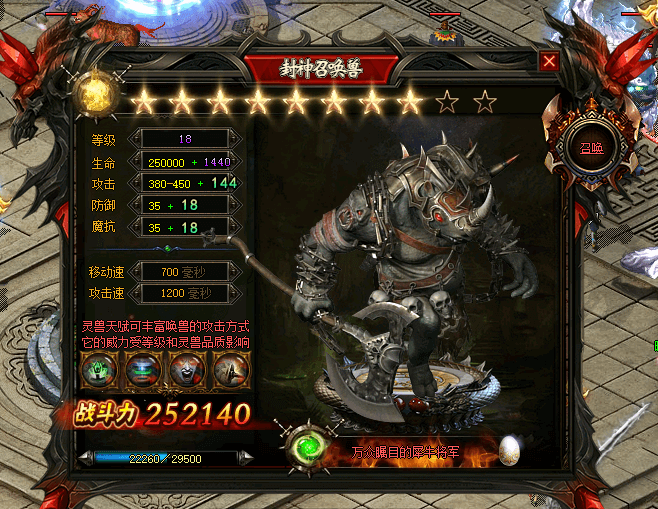Click the golden lion medallion
The width and height of the screenshot is (658, 509).
(96, 97)
